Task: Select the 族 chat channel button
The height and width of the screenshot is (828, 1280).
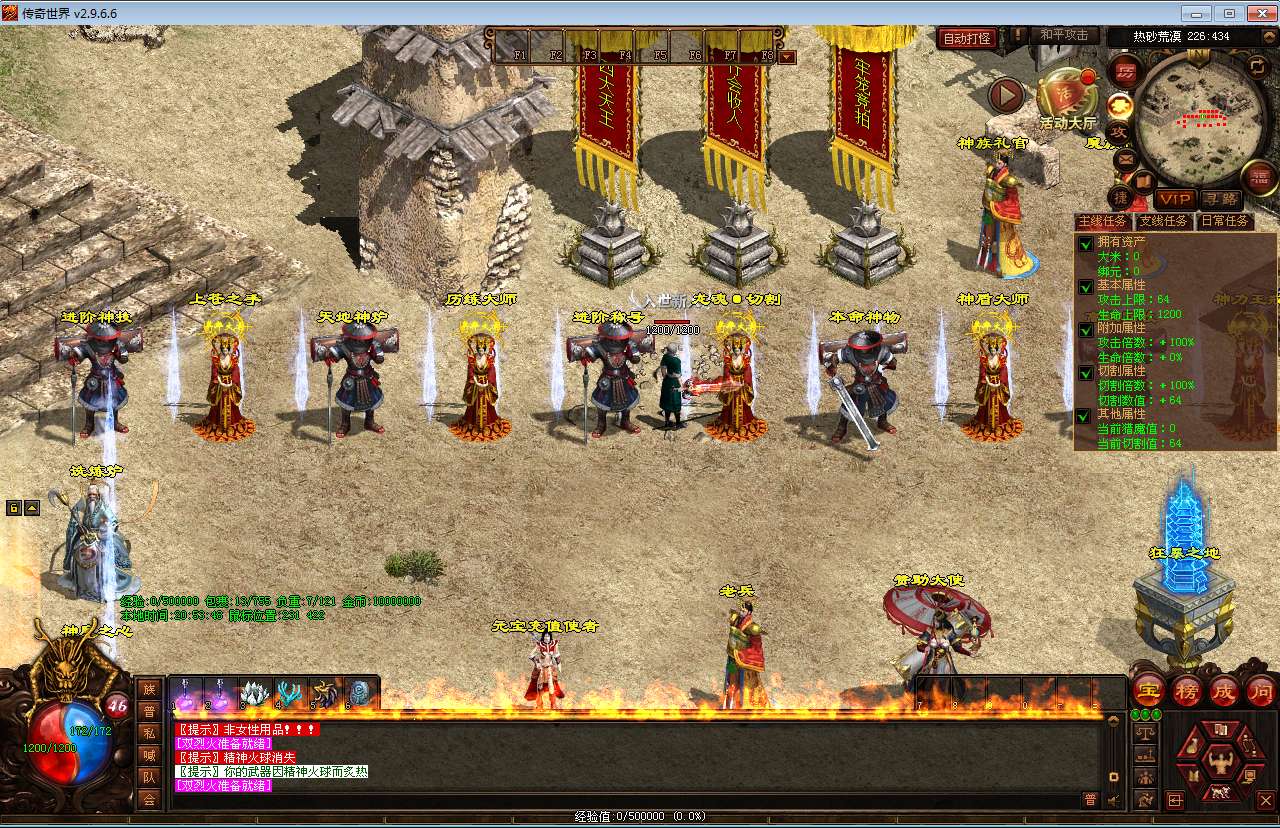Action: [x=149, y=689]
